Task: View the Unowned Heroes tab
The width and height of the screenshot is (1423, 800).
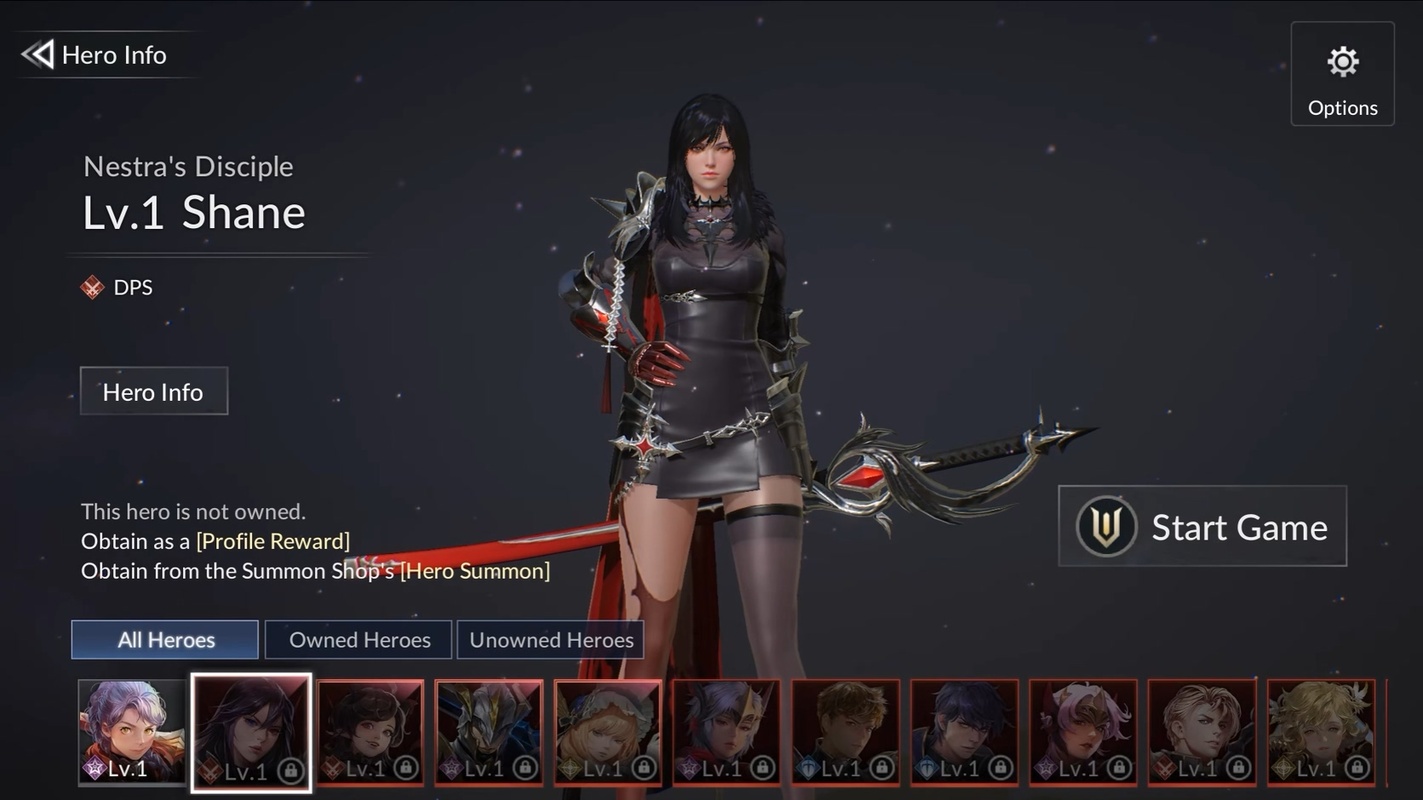Action: point(550,640)
